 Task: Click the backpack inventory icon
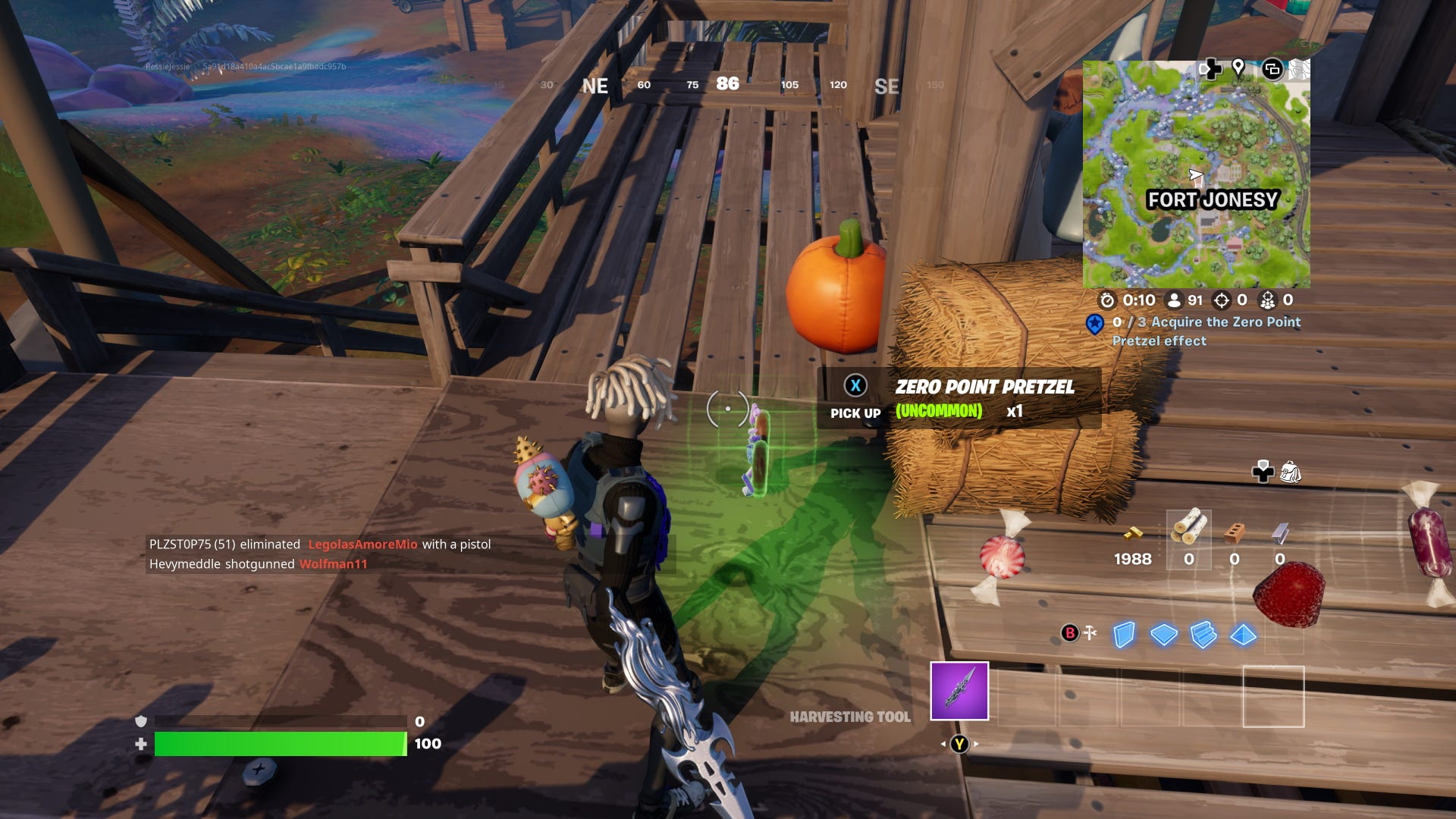1291,472
